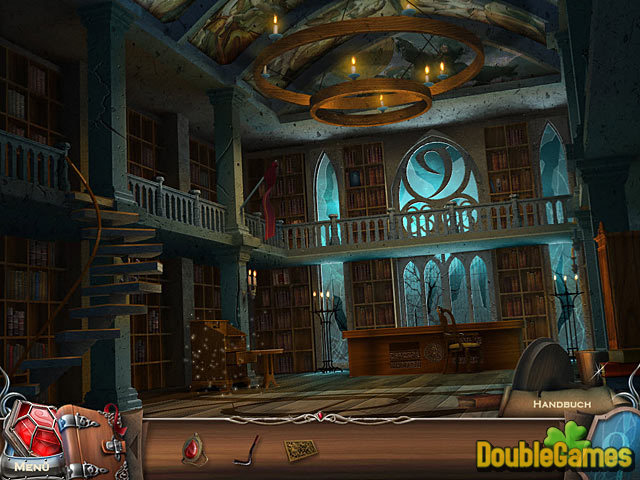Open the Menü button
The image size is (640, 480).
click(31, 465)
